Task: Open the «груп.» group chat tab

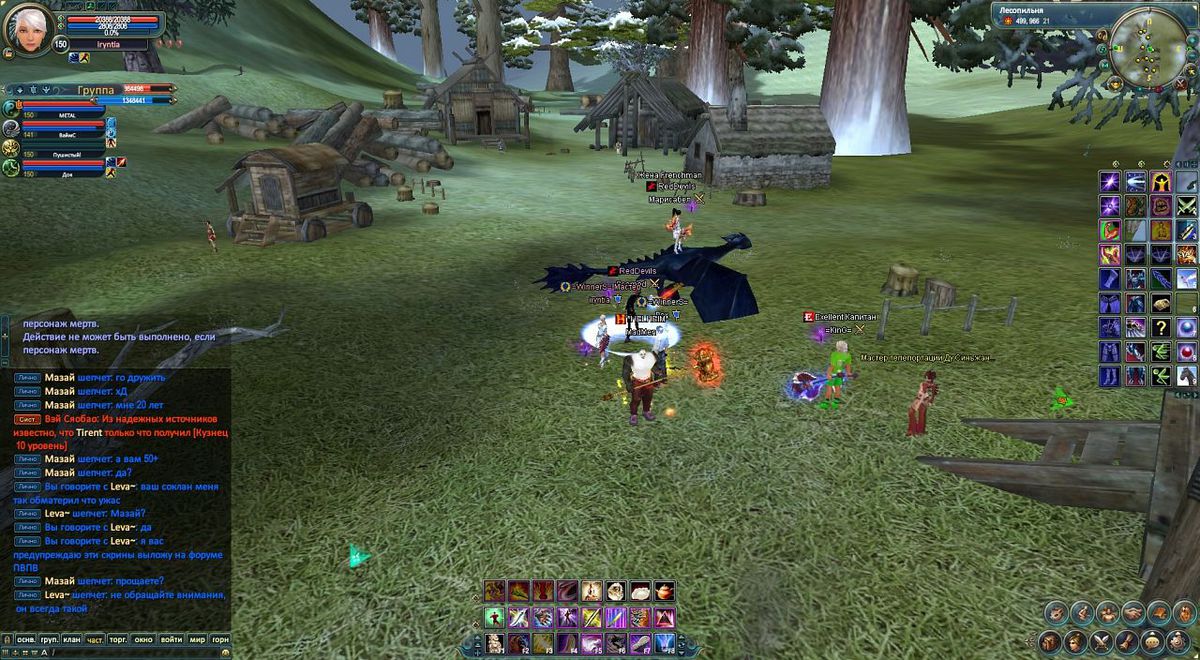Action: 49,639
